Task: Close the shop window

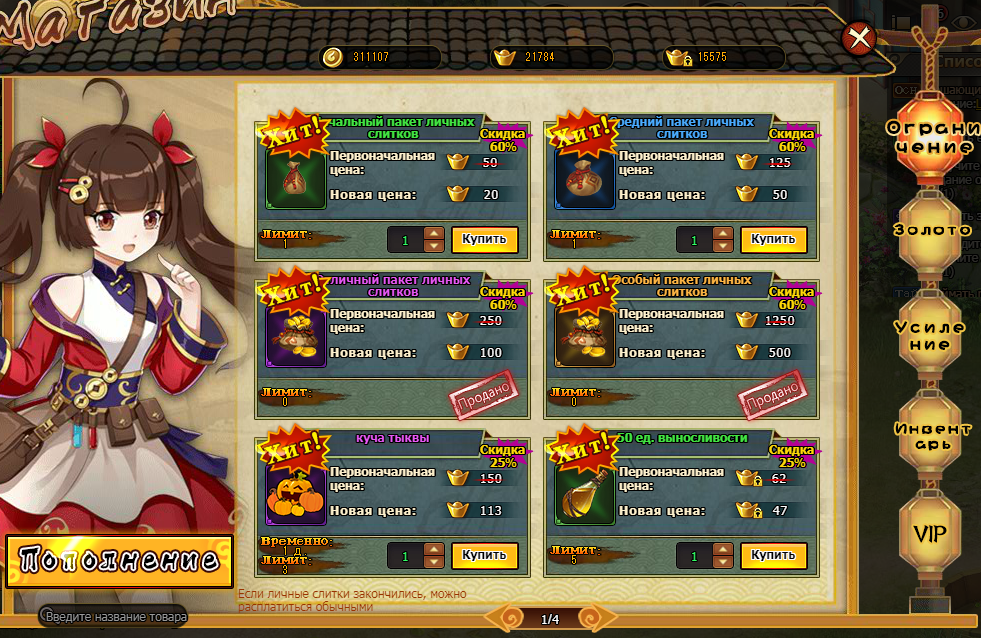Action: pyautogui.click(x=858, y=39)
